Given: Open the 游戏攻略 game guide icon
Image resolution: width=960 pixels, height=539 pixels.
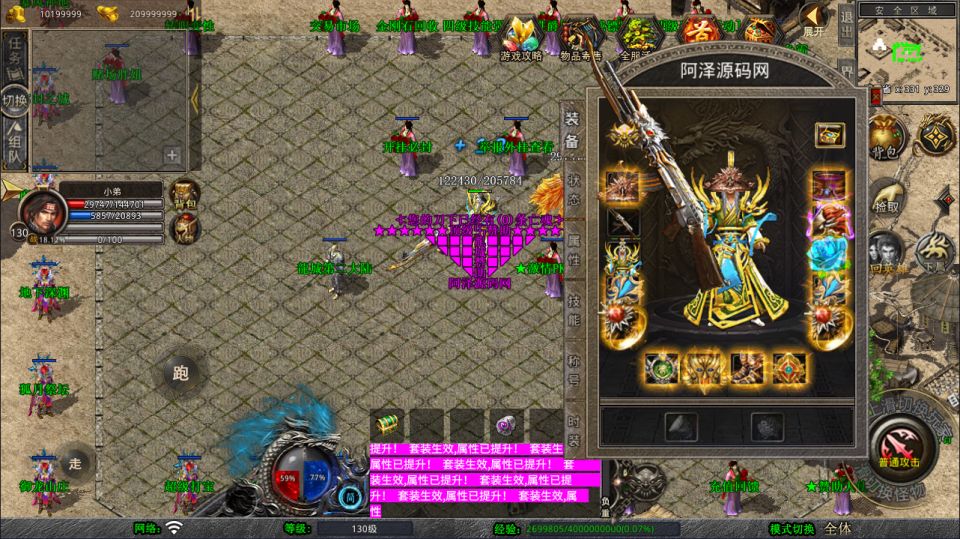Looking at the screenshot, I should point(521,40).
